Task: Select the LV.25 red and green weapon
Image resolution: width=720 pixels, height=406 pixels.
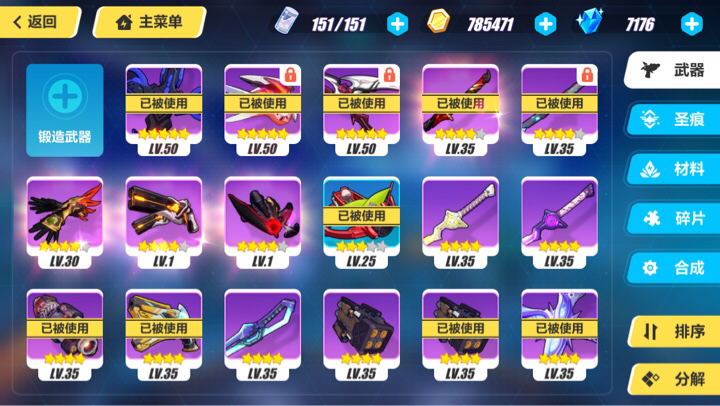Action: point(361,222)
